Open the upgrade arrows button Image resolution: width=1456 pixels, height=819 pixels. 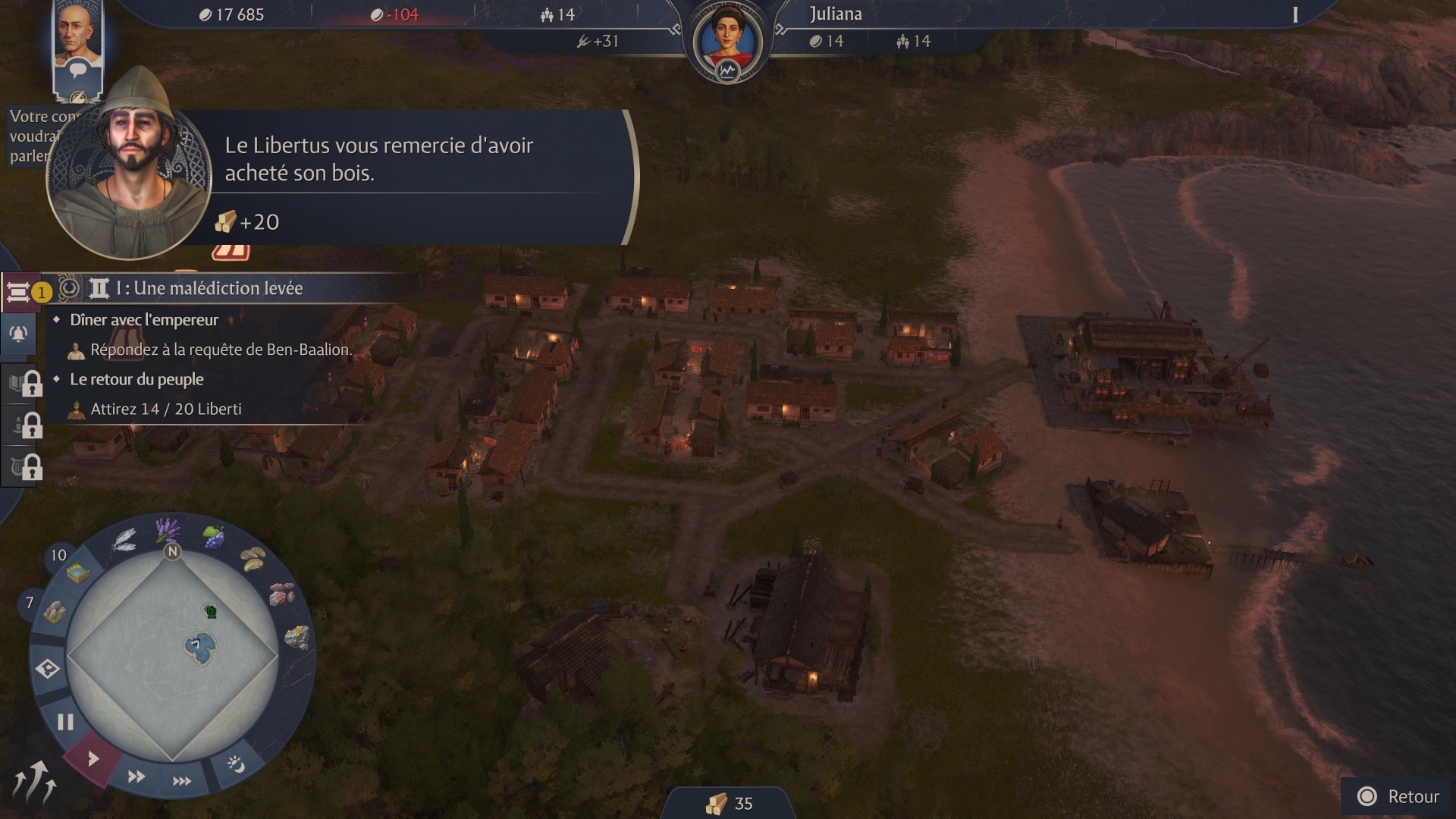point(34,783)
